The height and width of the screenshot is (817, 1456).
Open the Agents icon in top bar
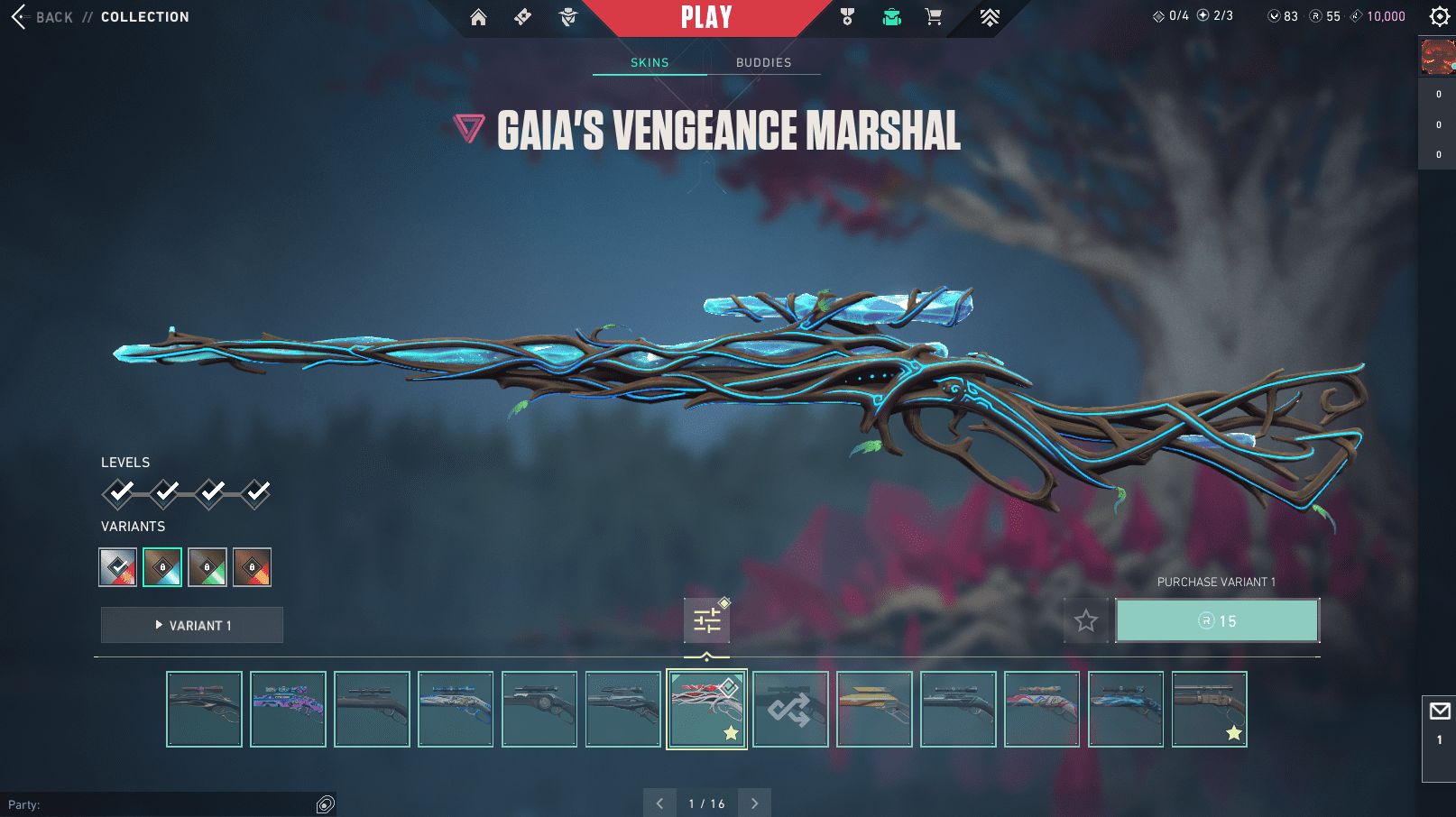click(x=568, y=17)
